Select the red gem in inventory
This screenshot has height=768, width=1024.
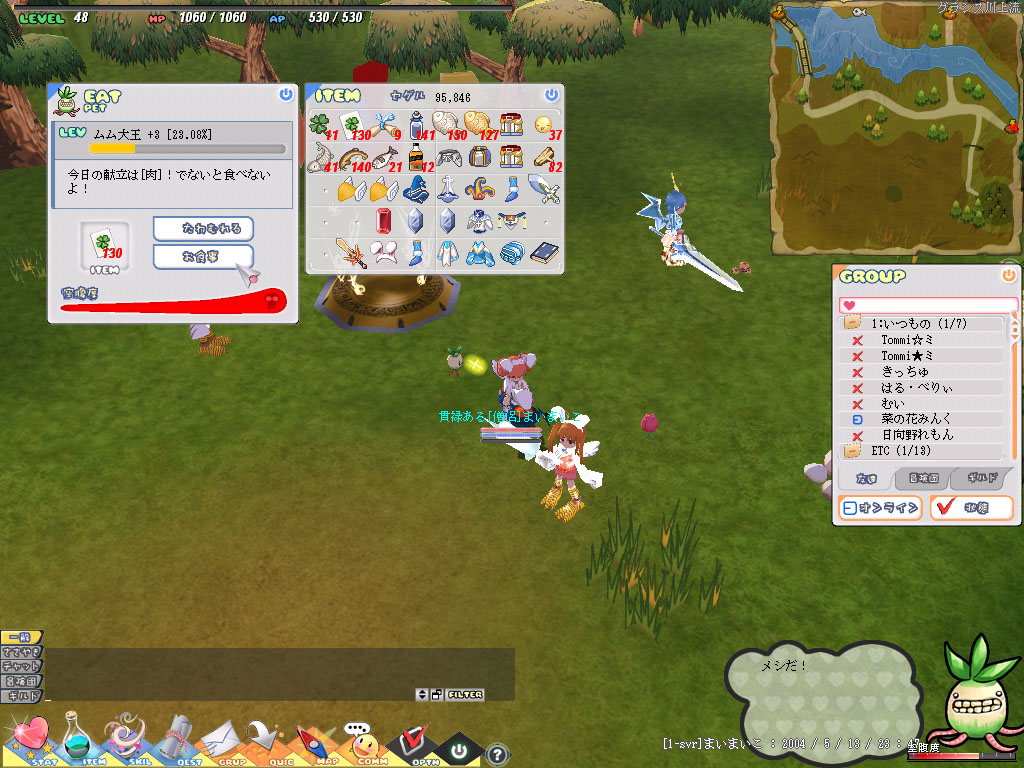click(384, 220)
